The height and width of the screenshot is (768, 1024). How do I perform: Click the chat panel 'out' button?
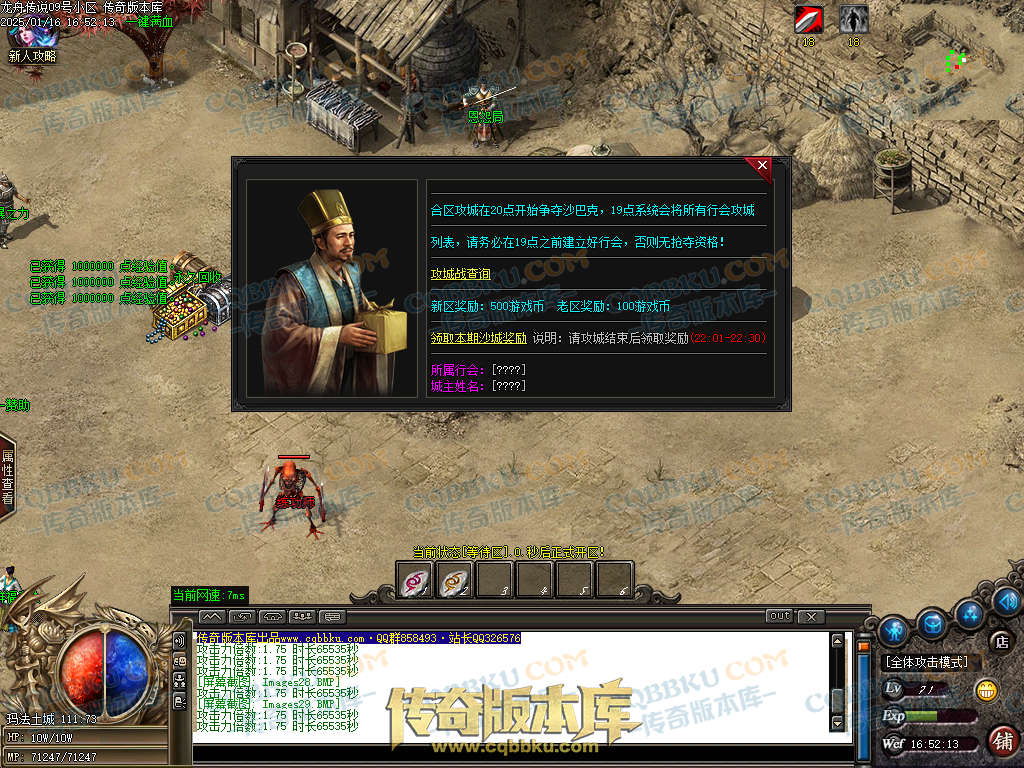tap(780, 616)
